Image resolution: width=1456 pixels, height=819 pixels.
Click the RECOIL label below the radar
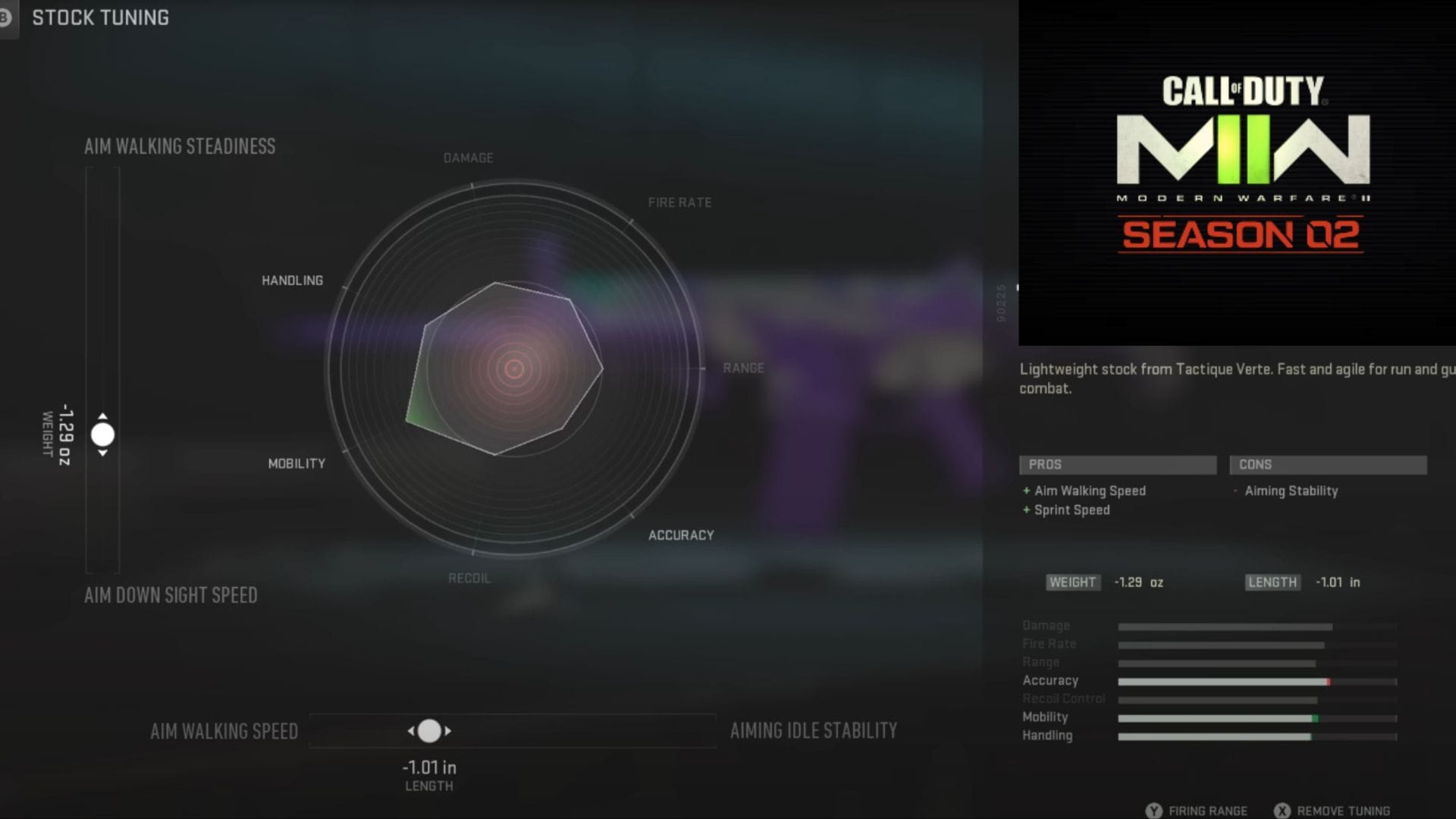(468, 577)
